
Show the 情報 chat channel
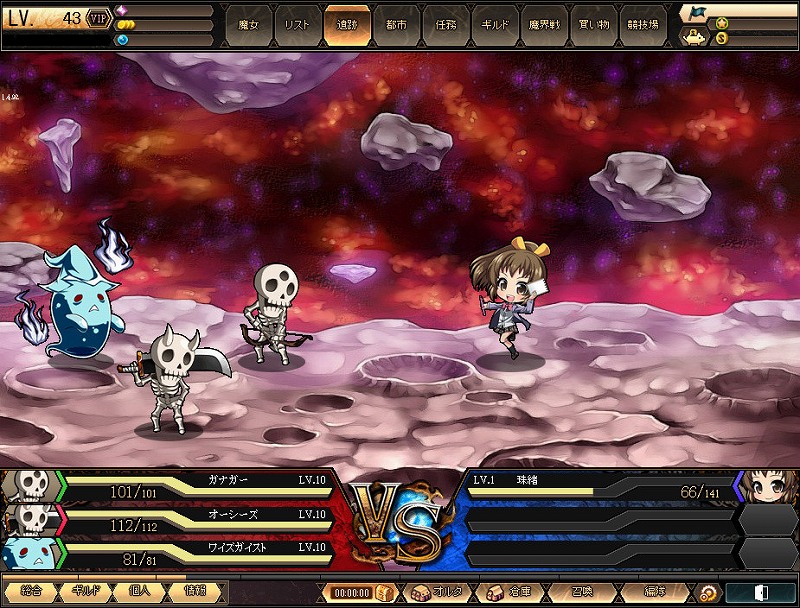point(196,592)
